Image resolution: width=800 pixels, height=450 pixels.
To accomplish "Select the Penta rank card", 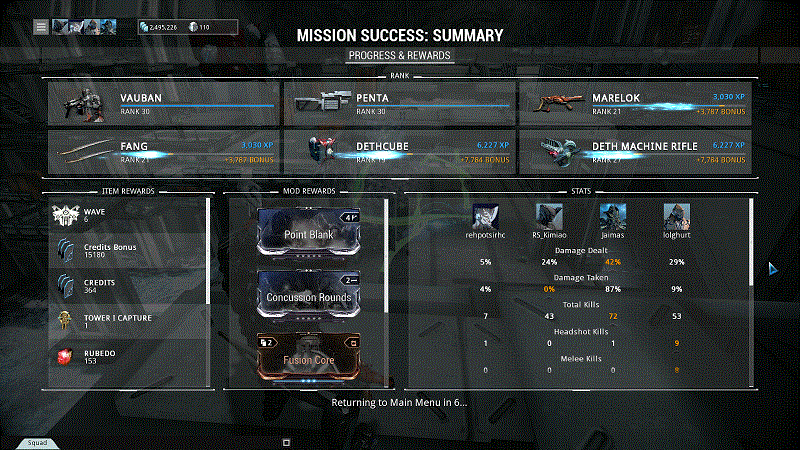I will 399,101.
